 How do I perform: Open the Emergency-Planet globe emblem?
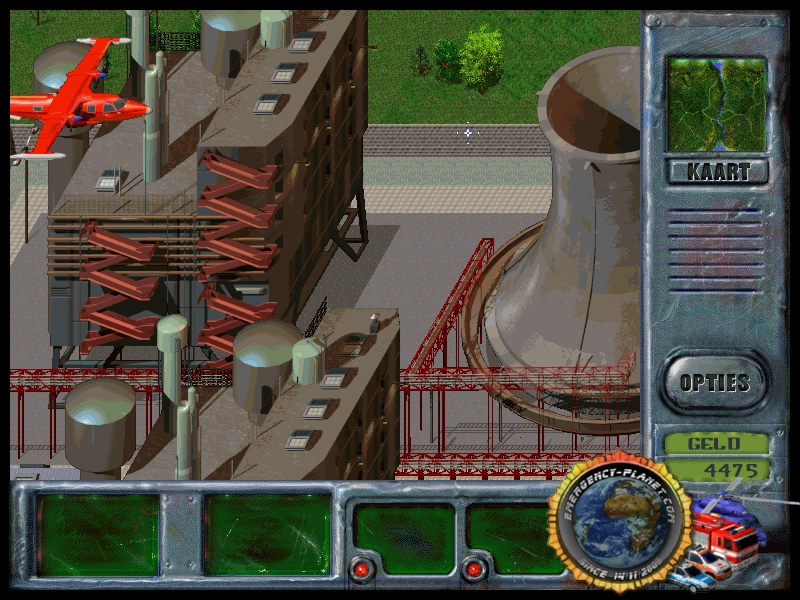pos(621,524)
